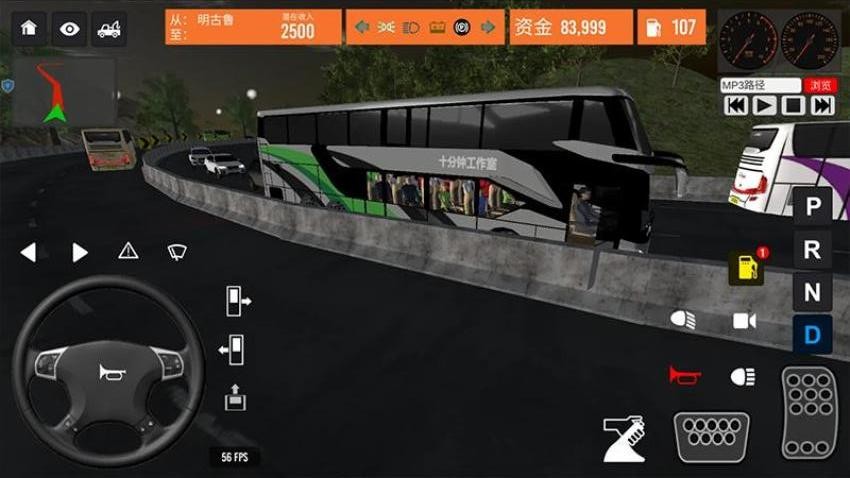Screen dimensions: 850x478
Task: Shift into Park gear
Action: (x=813, y=208)
